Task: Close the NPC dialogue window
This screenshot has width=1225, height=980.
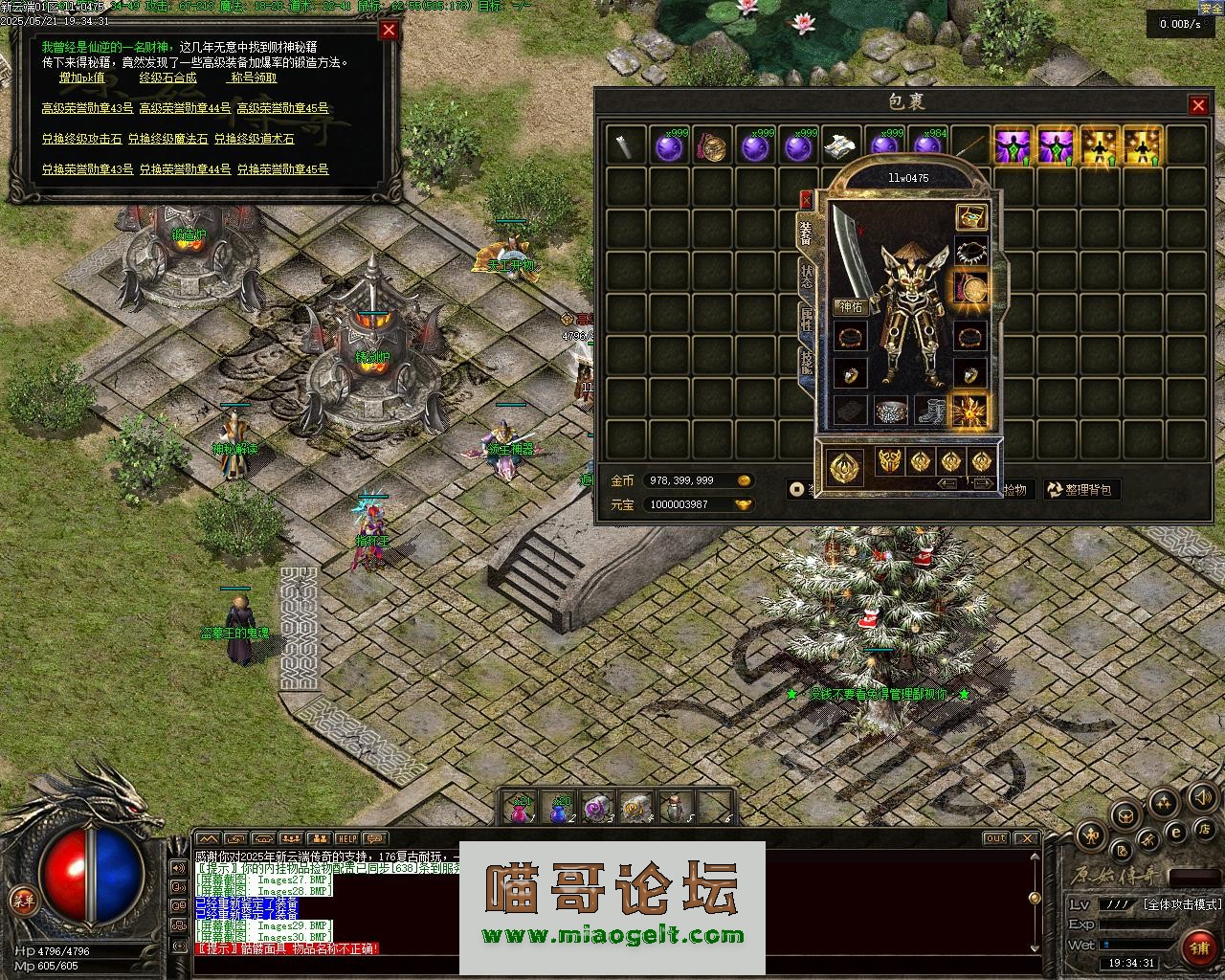Action: pyautogui.click(x=389, y=30)
